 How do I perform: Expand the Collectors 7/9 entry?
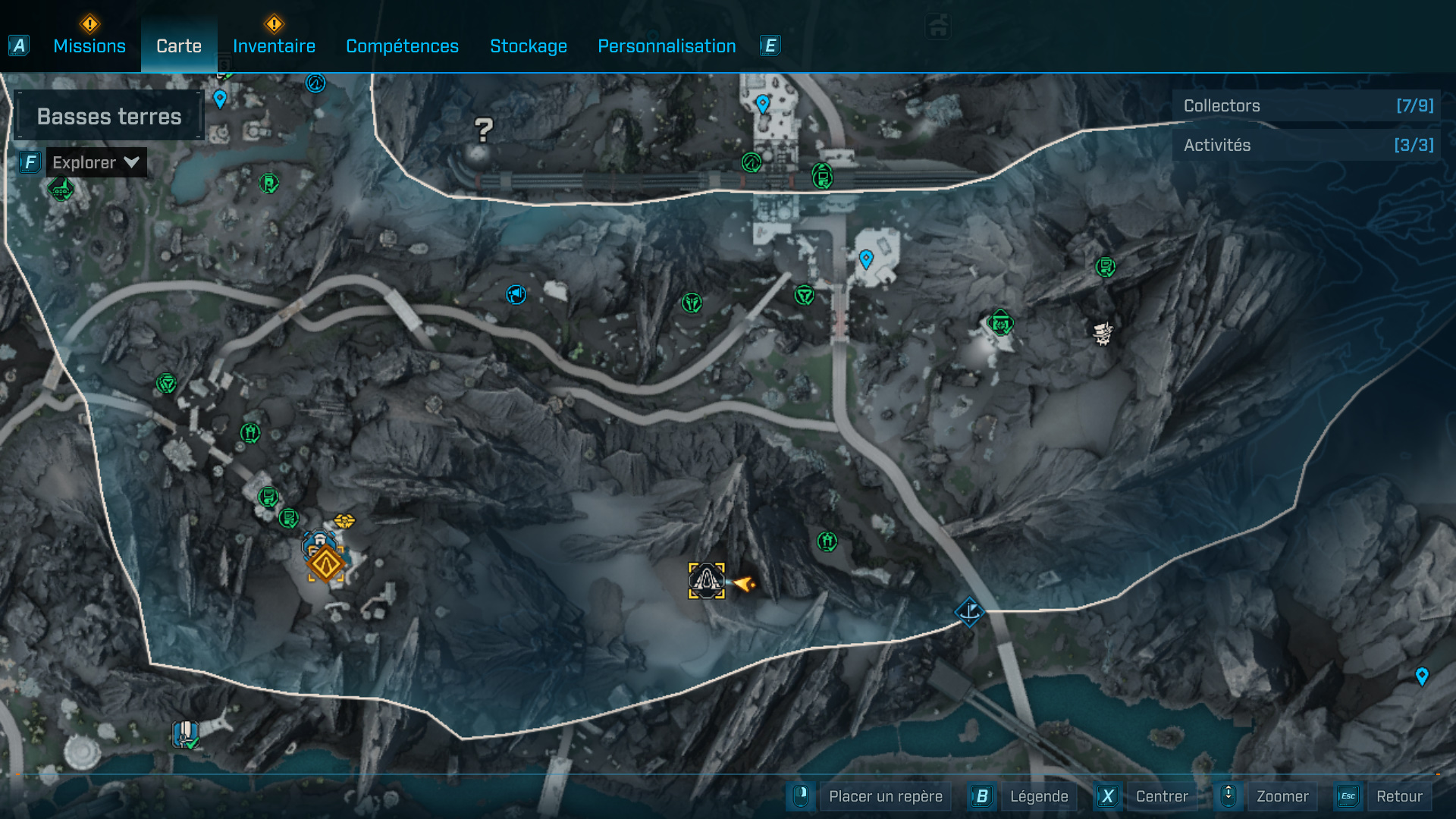1306,106
